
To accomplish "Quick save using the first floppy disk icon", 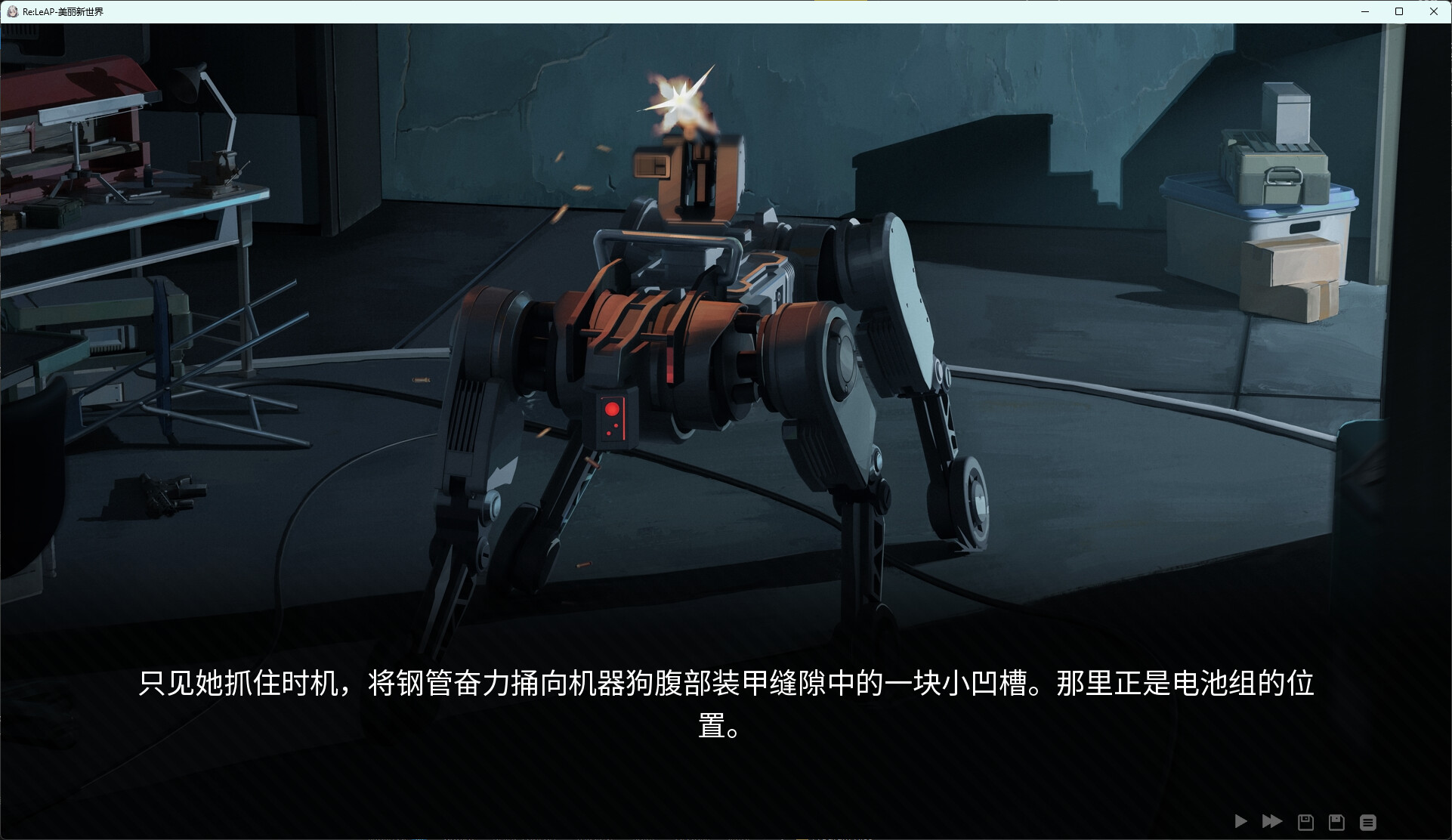I will coord(1305,822).
